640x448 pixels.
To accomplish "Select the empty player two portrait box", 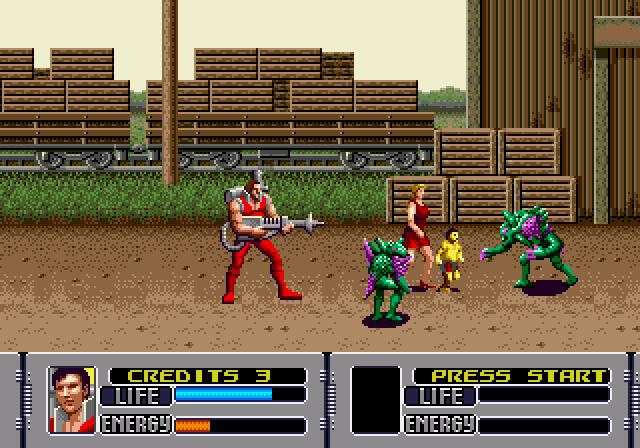I will [x=376, y=400].
